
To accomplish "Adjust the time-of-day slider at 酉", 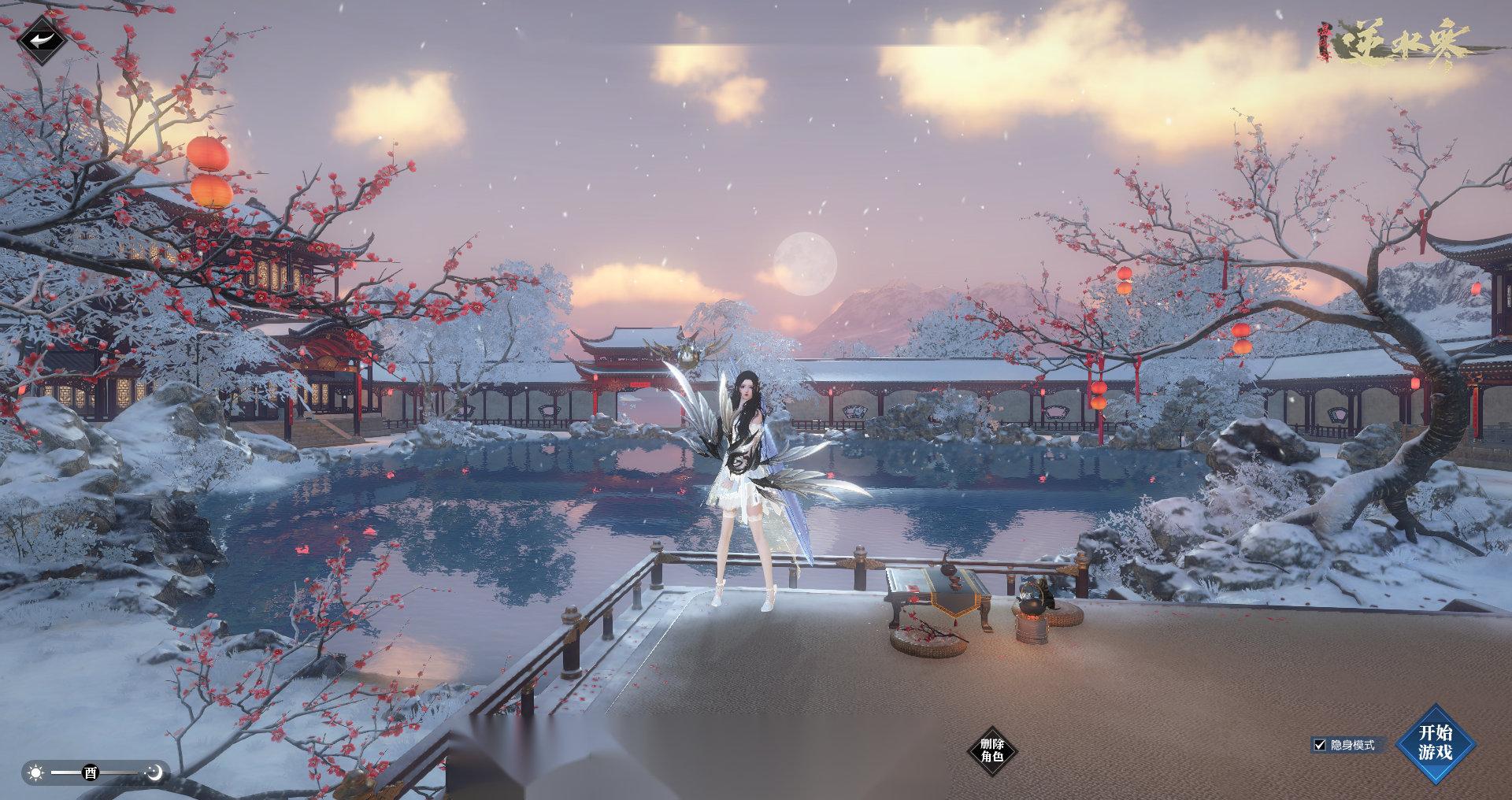I will pyautogui.click(x=91, y=772).
